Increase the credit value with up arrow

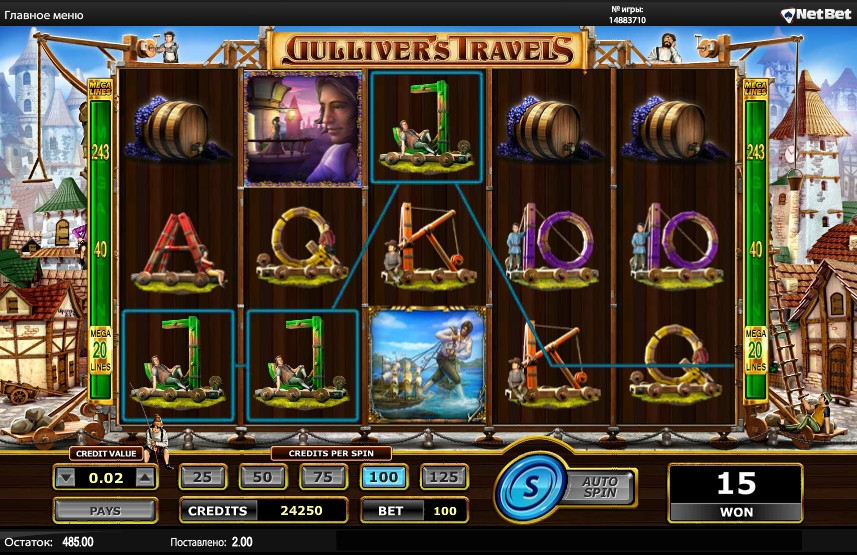tap(145, 478)
